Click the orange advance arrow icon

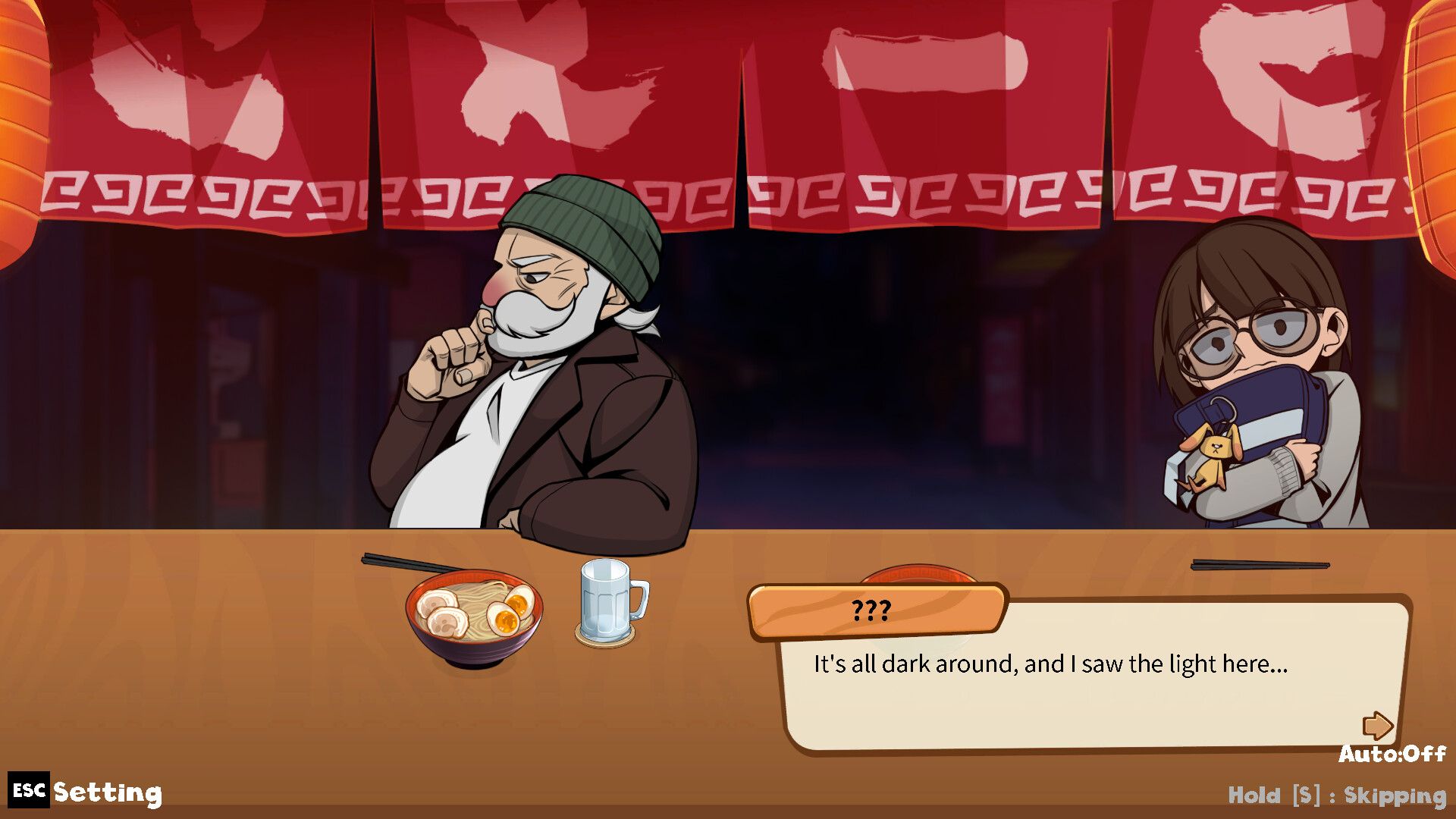1379,727
